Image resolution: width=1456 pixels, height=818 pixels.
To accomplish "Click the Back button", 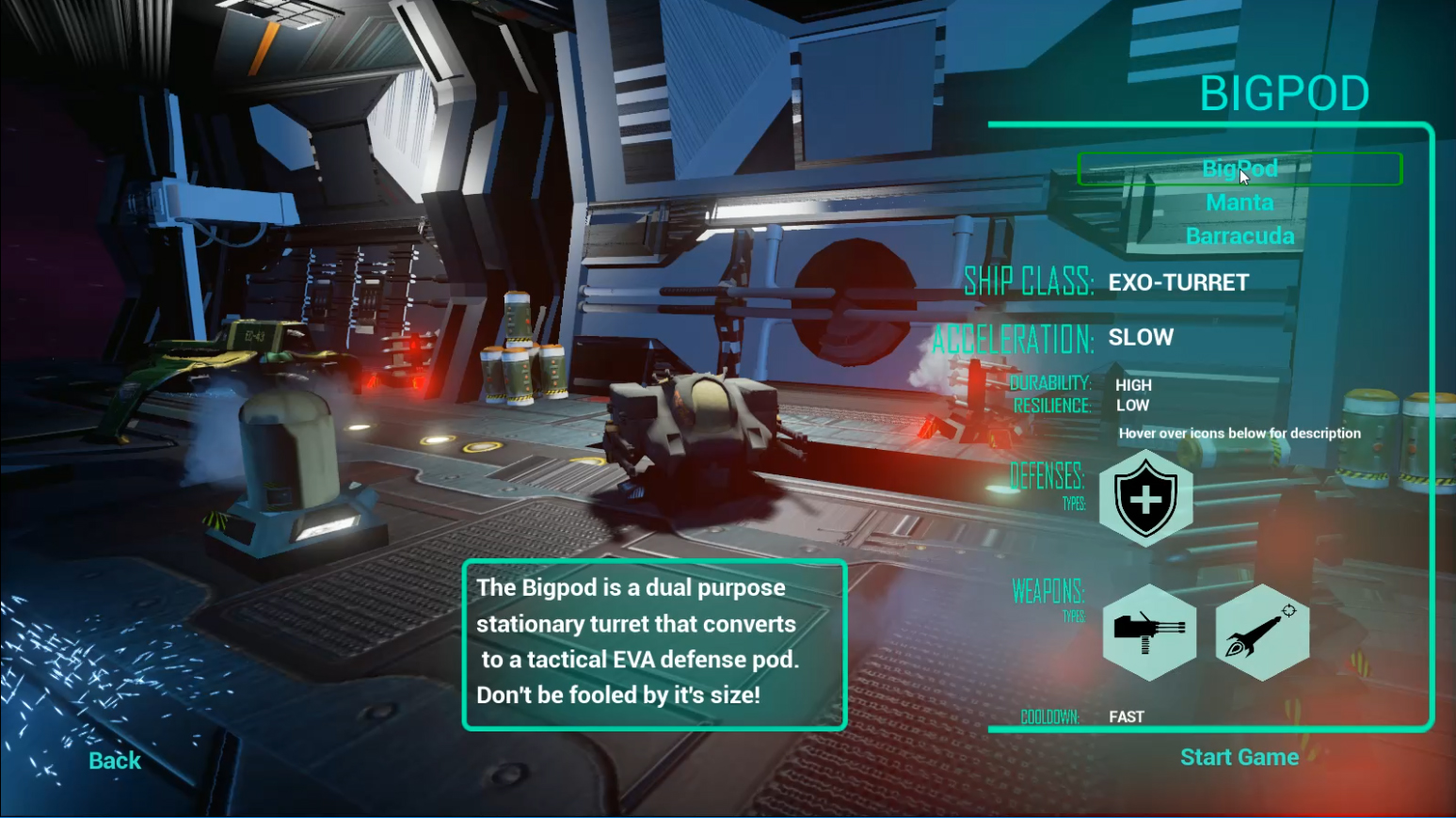I will 113,760.
